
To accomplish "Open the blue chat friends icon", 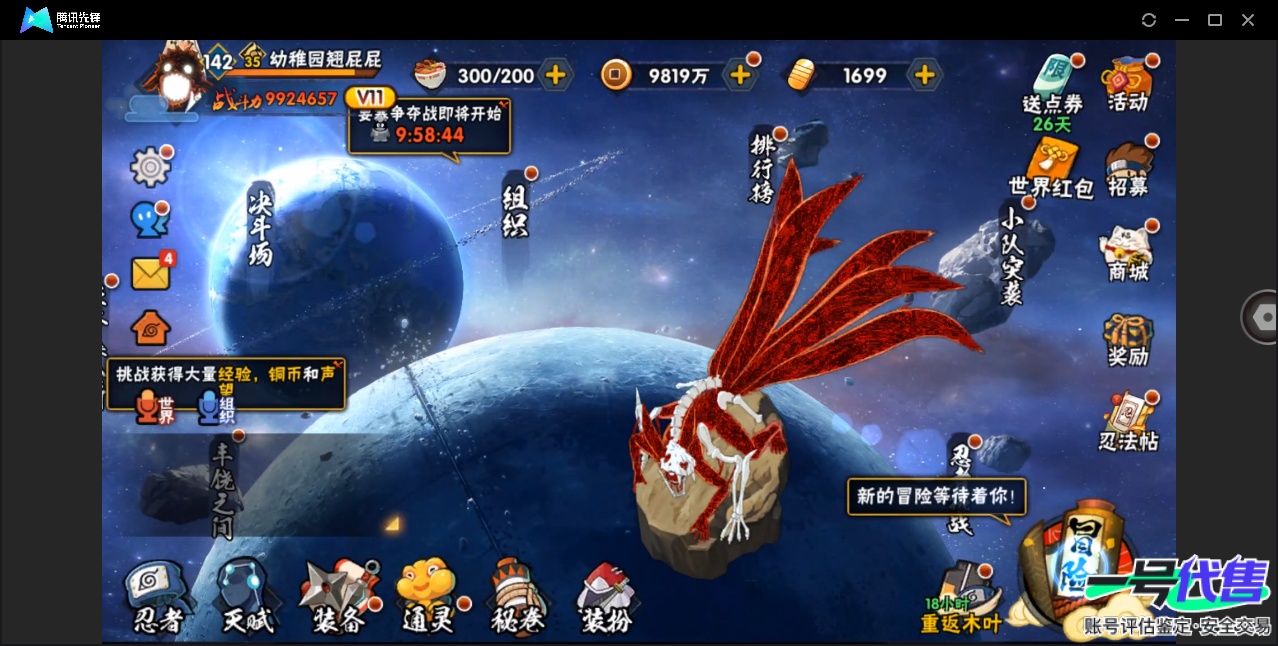I will pos(150,220).
